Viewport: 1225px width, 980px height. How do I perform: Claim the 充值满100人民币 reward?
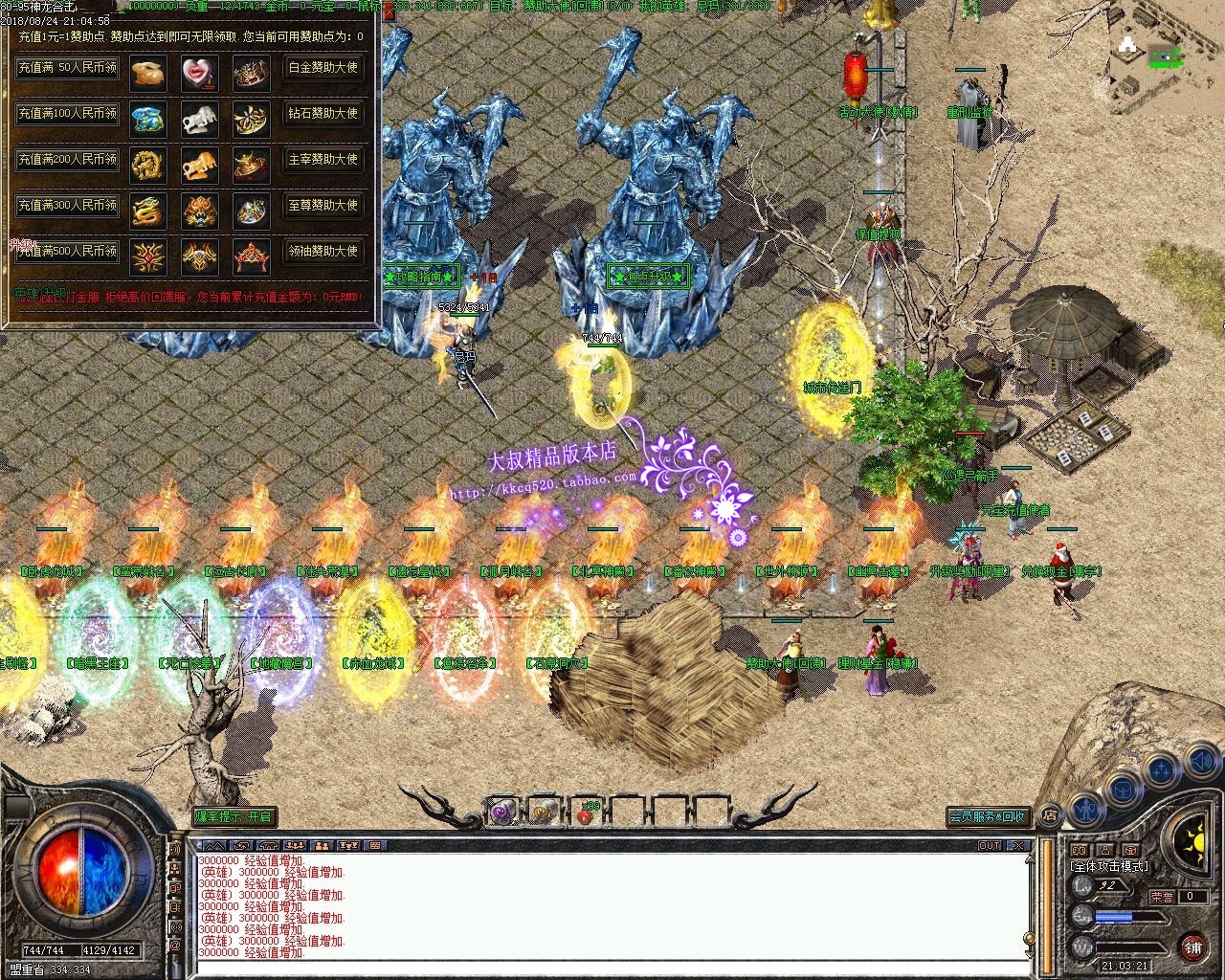[67, 114]
